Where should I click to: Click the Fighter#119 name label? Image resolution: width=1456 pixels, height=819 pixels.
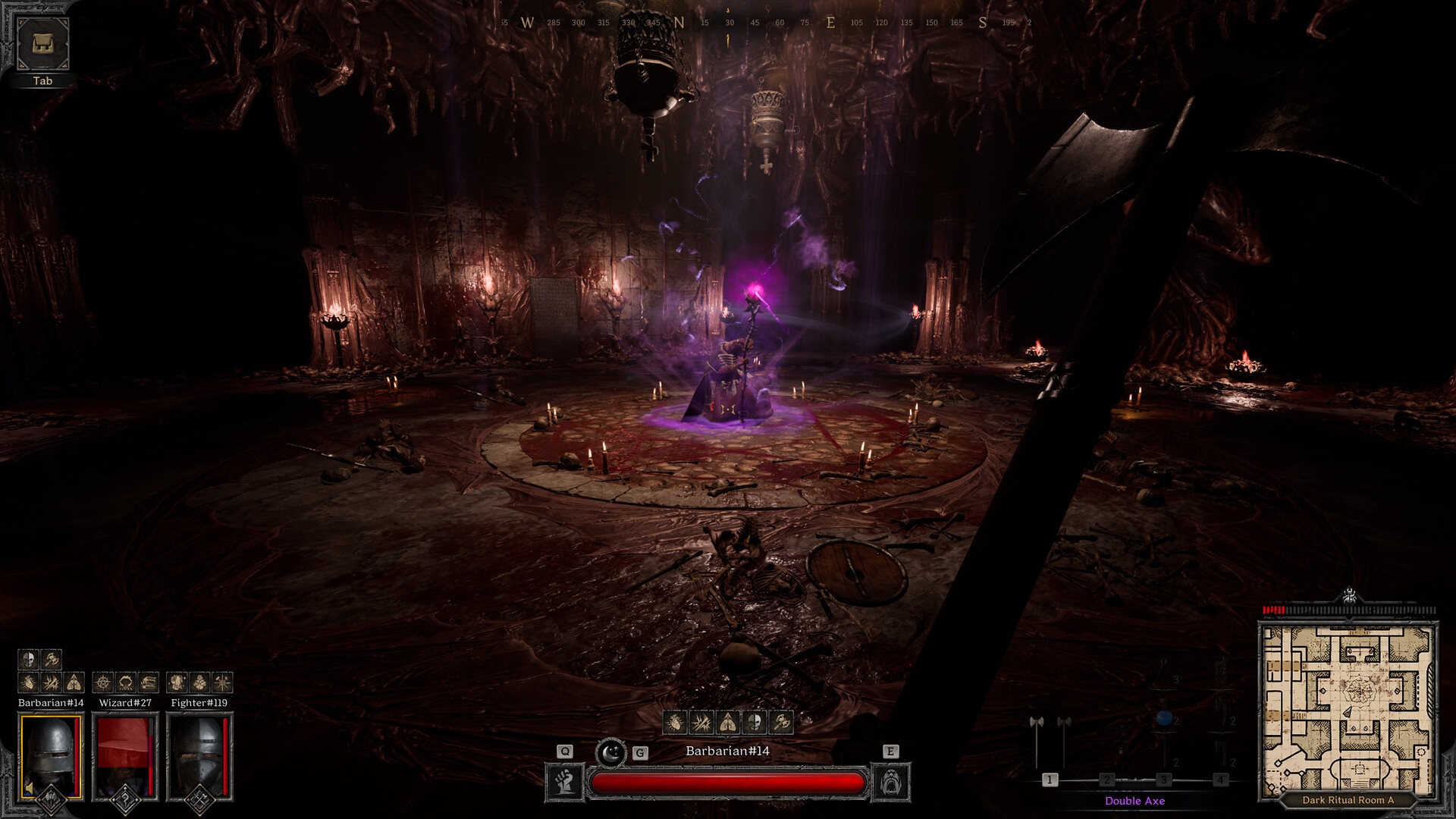[x=199, y=702]
